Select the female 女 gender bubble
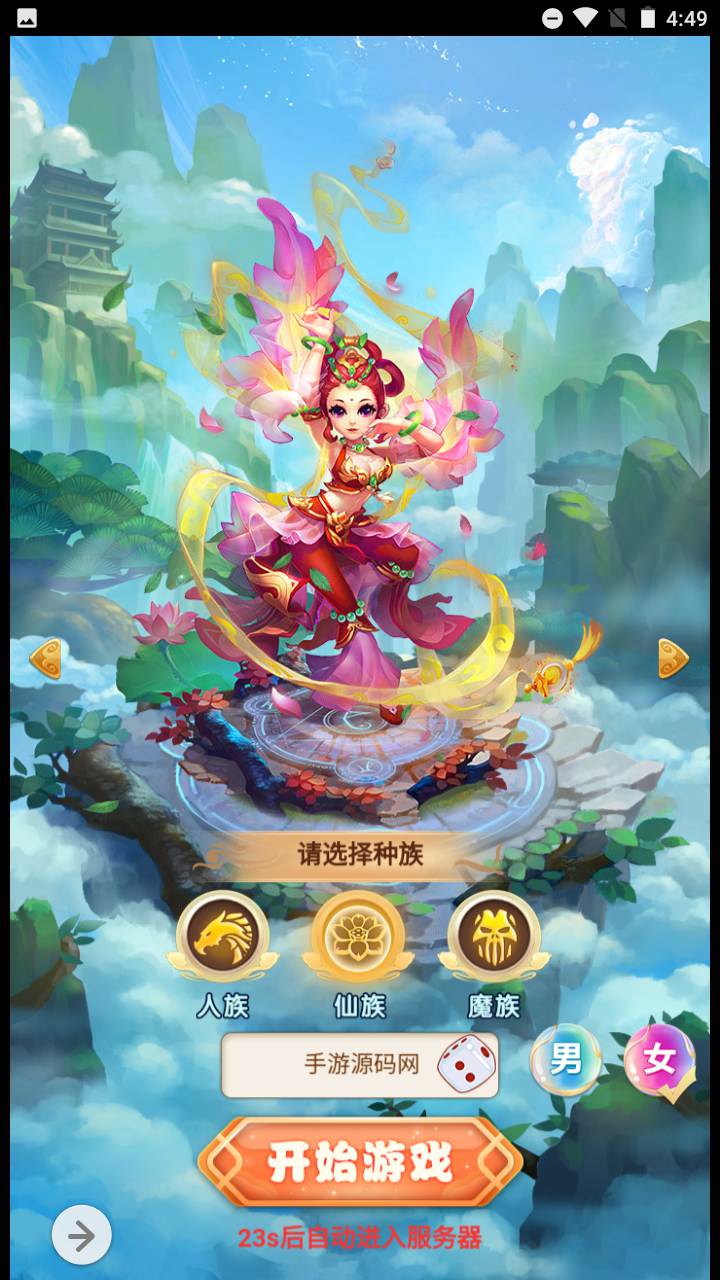This screenshot has height=1280, width=720. click(x=659, y=1059)
